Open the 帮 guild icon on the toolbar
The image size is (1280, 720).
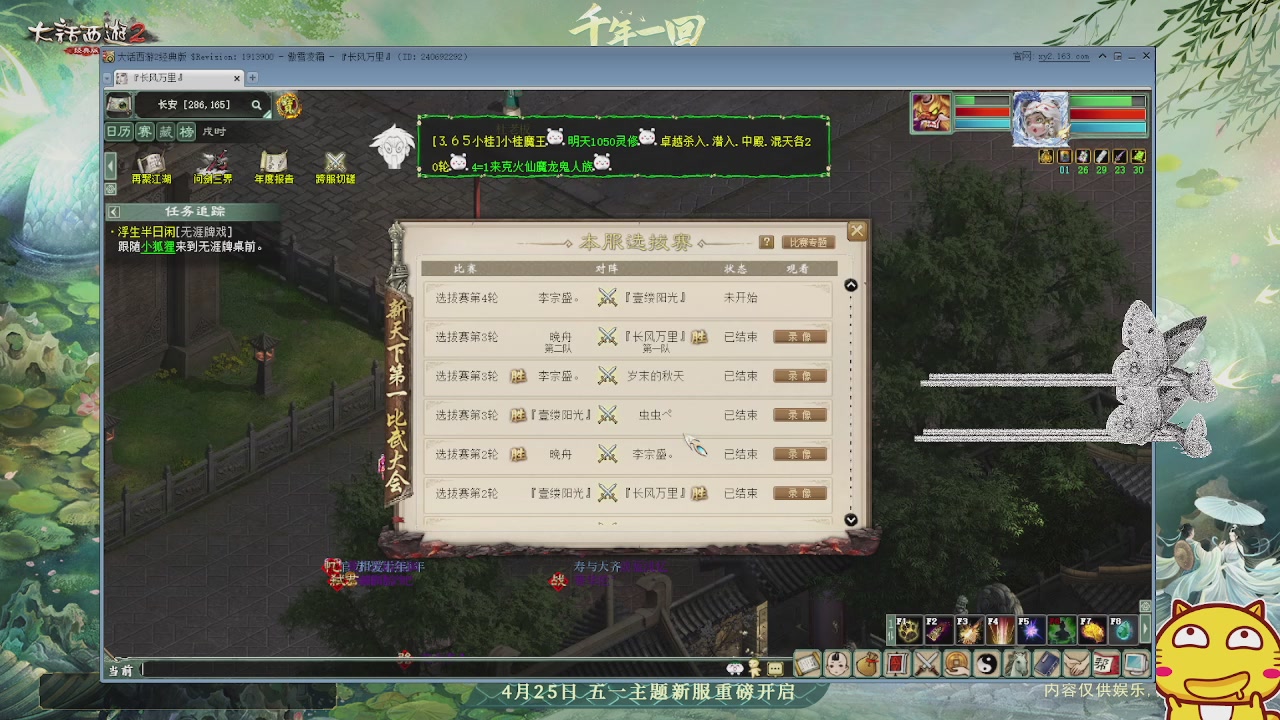click(1107, 663)
